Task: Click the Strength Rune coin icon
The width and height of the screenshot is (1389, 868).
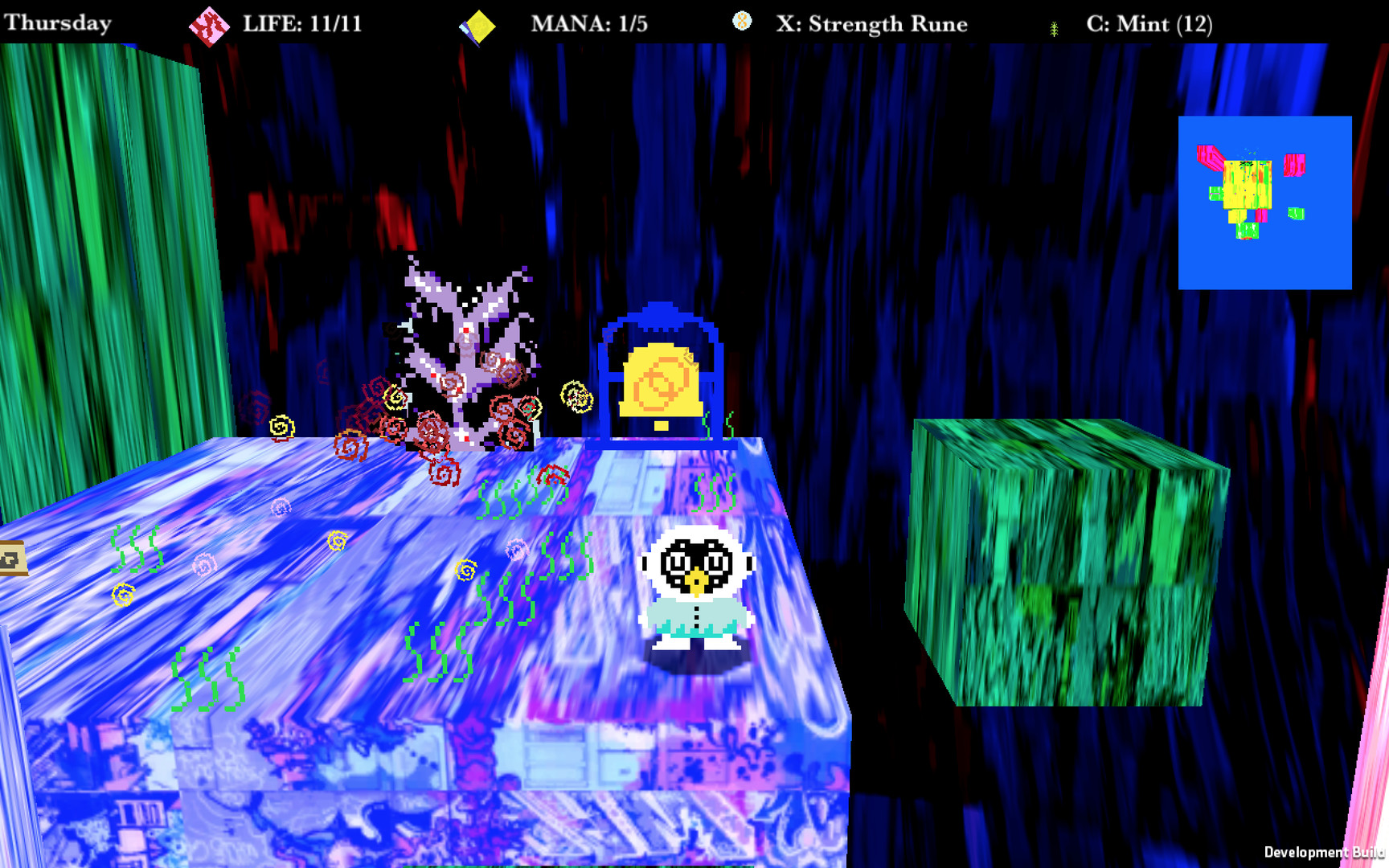Action: click(x=741, y=22)
